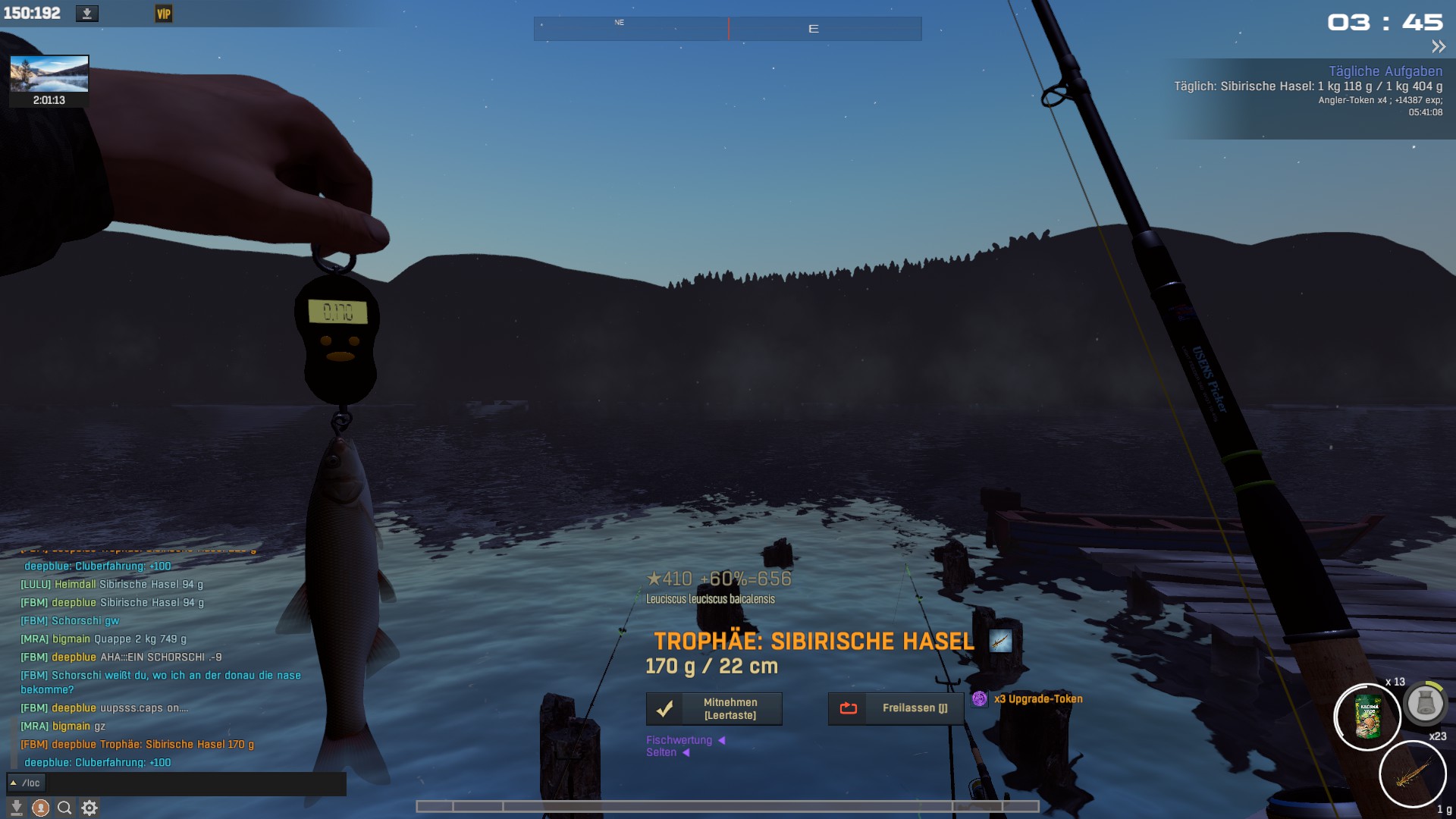Screen dimensions: 1456x819
Task: Open the VIP status badge
Action: click(164, 14)
